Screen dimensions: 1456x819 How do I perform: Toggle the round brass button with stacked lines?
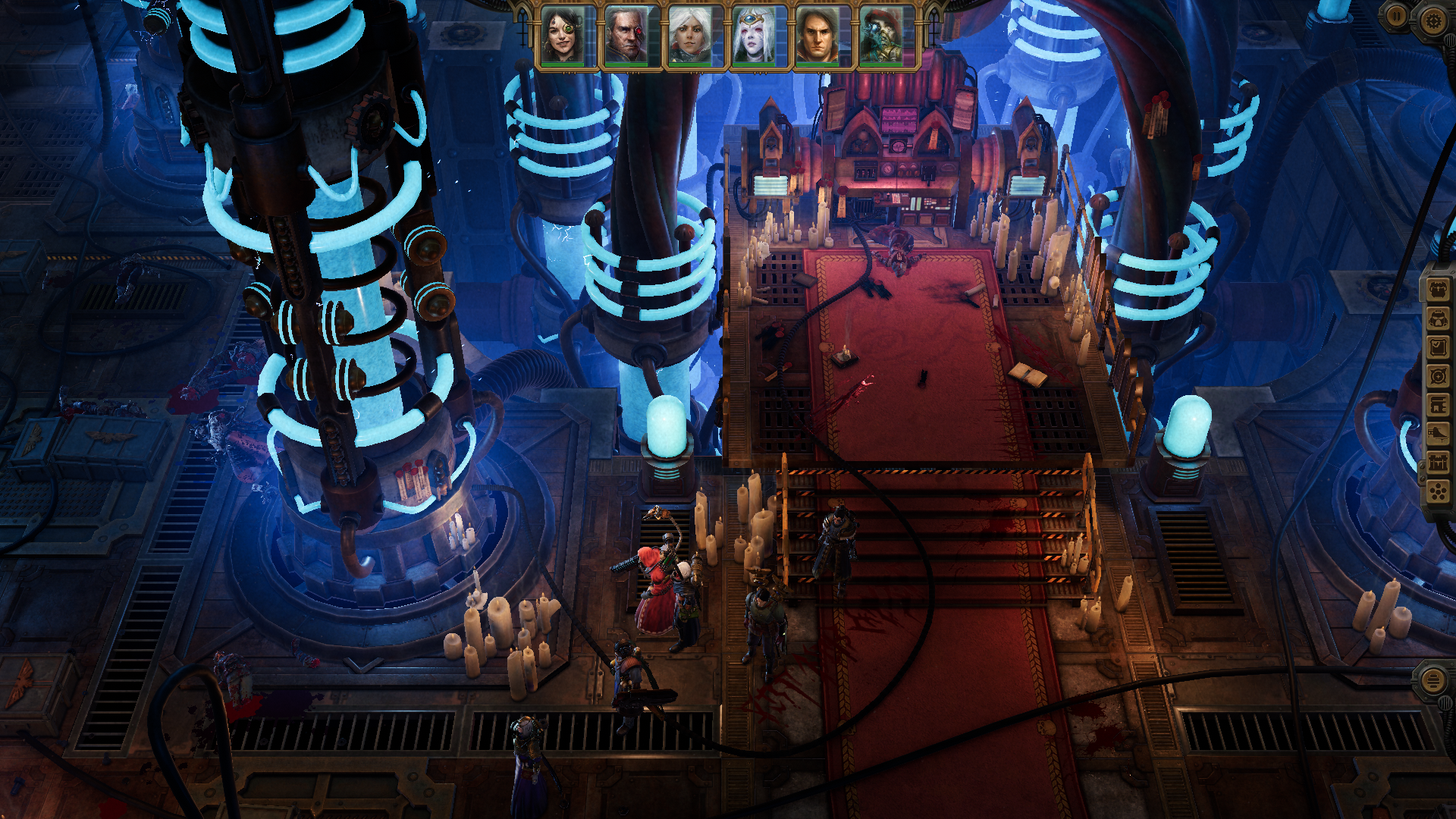[1432, 680]
